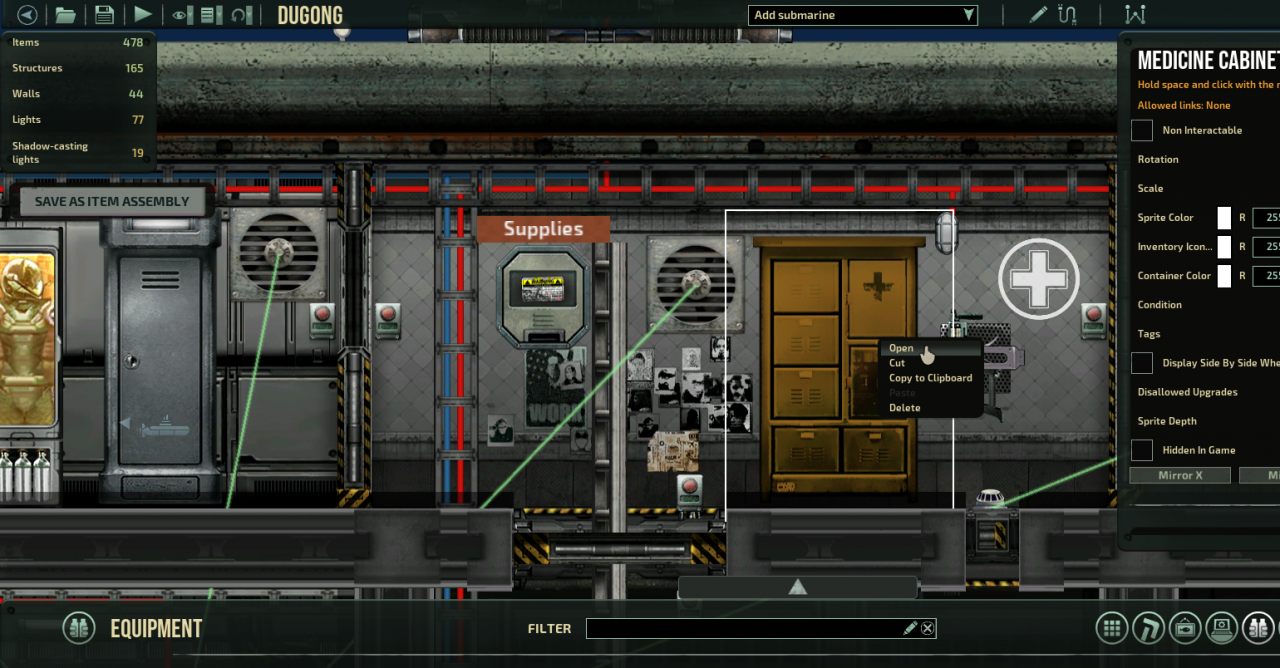Switch to the wiring mode tool
The width and height of the screenshot is (1280, 668).
point(1068,15)
